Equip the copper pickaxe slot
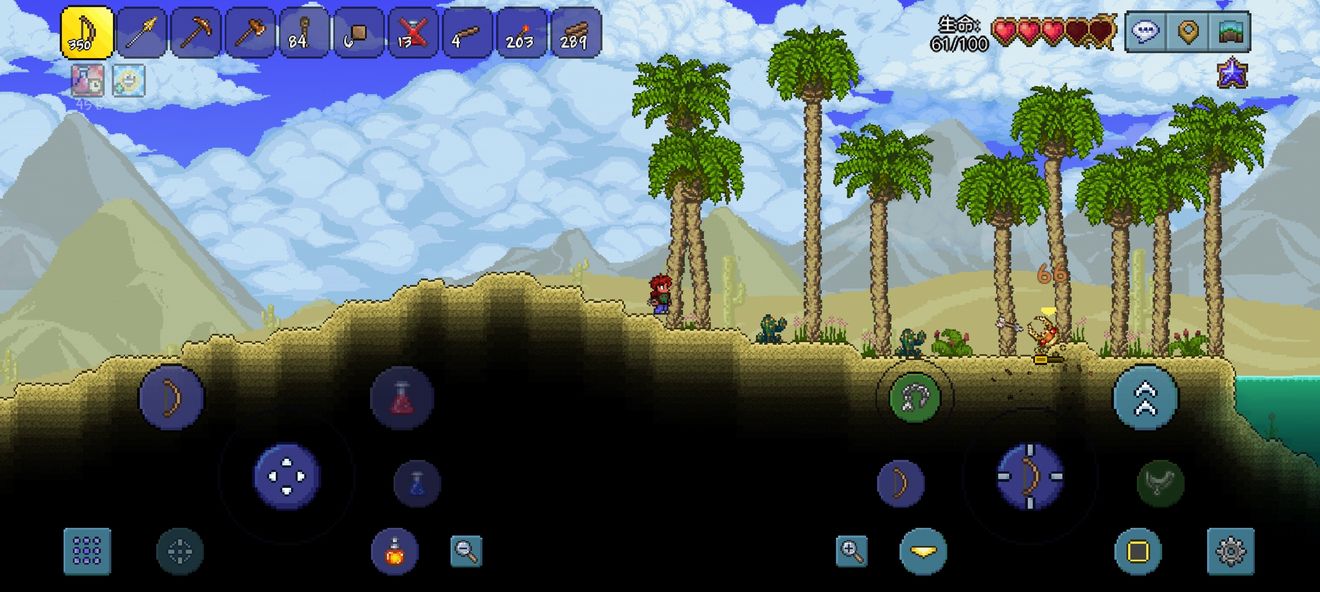Image resolution: width=1320 pixels, height=592 pixels. 196,33
